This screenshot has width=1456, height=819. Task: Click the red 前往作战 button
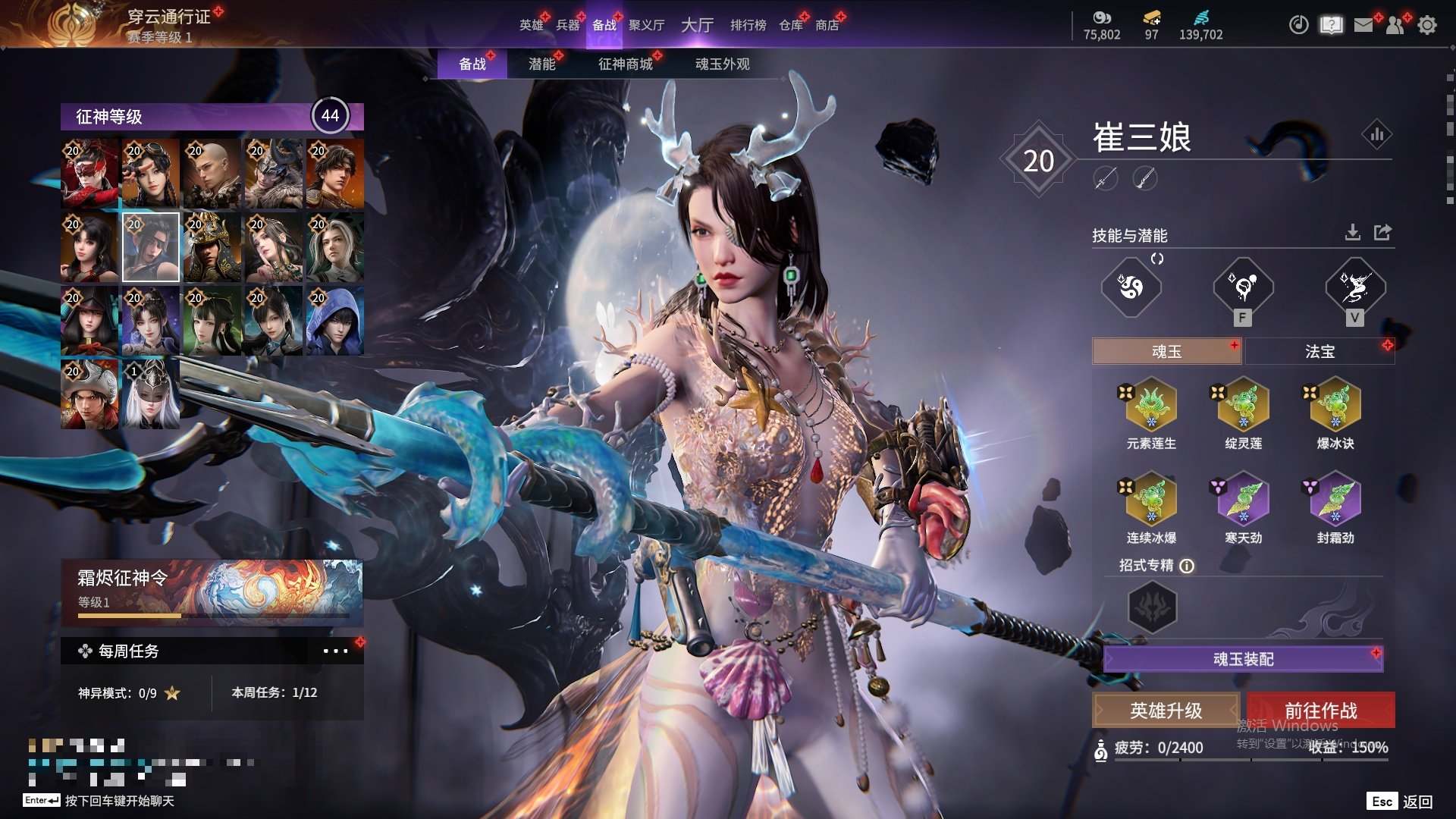(1320, 711)
